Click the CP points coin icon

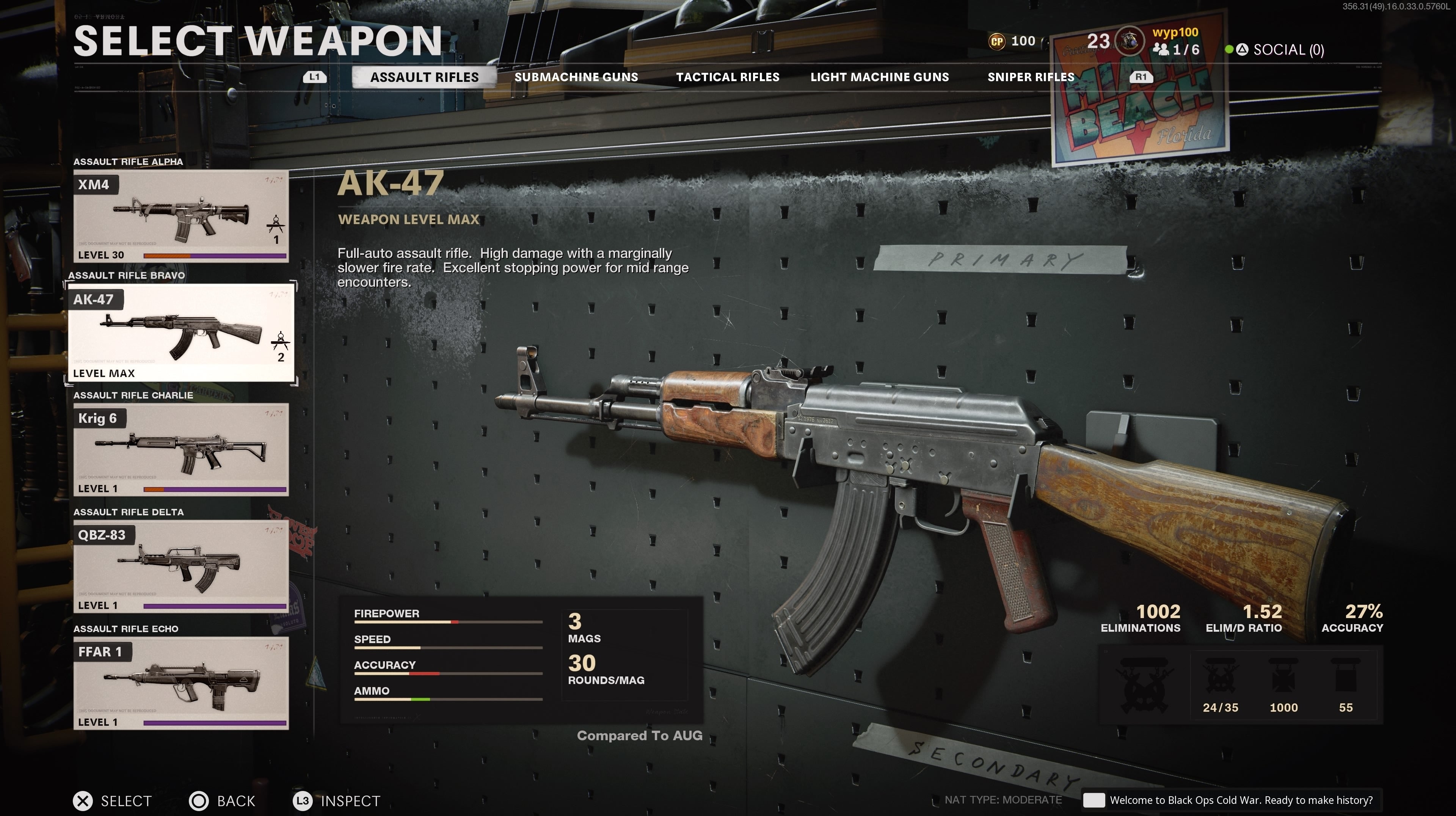(x=998, y=41)
